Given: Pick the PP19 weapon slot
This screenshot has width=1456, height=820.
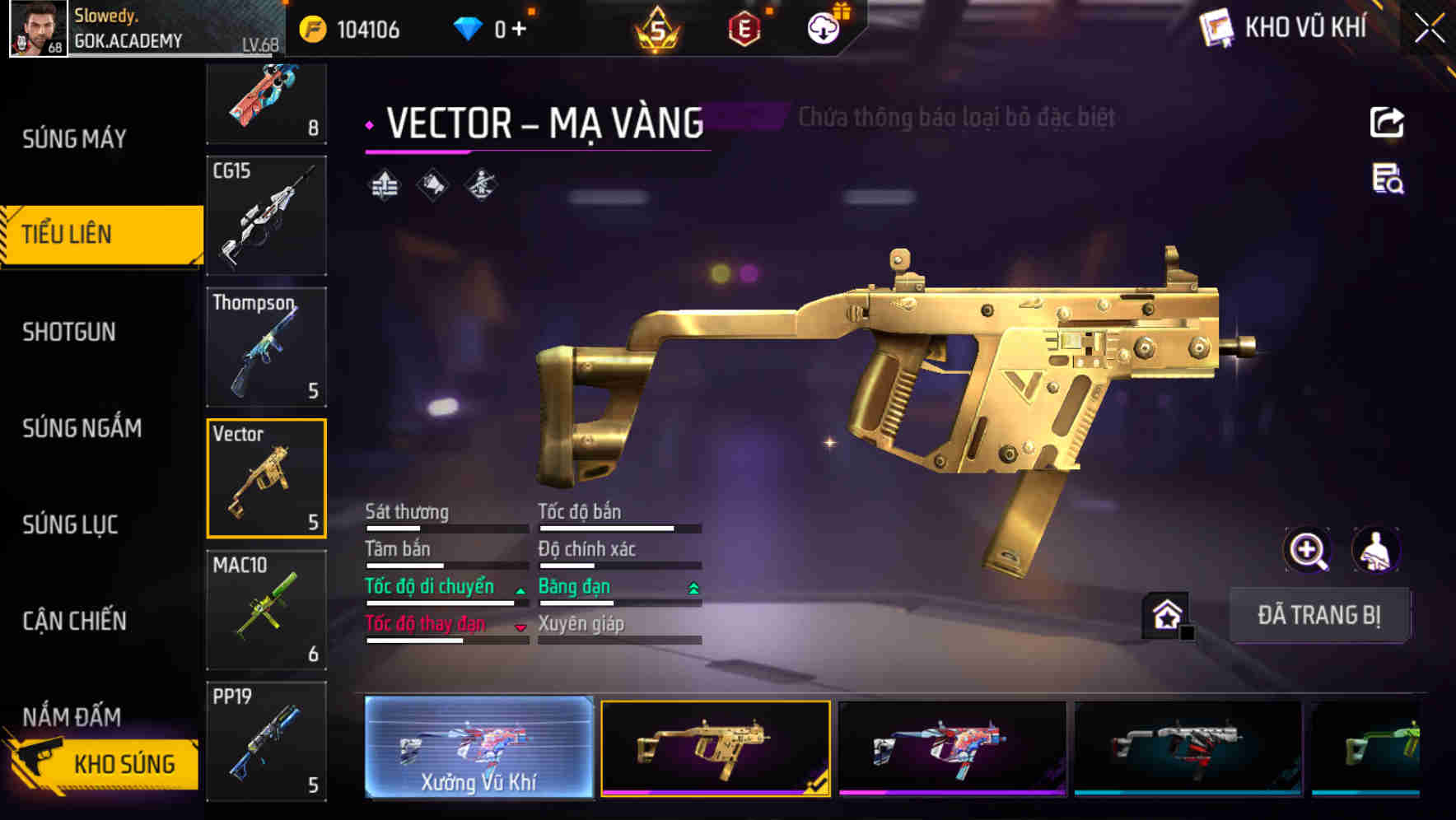Looking at the screenshot, I should 266,741.
